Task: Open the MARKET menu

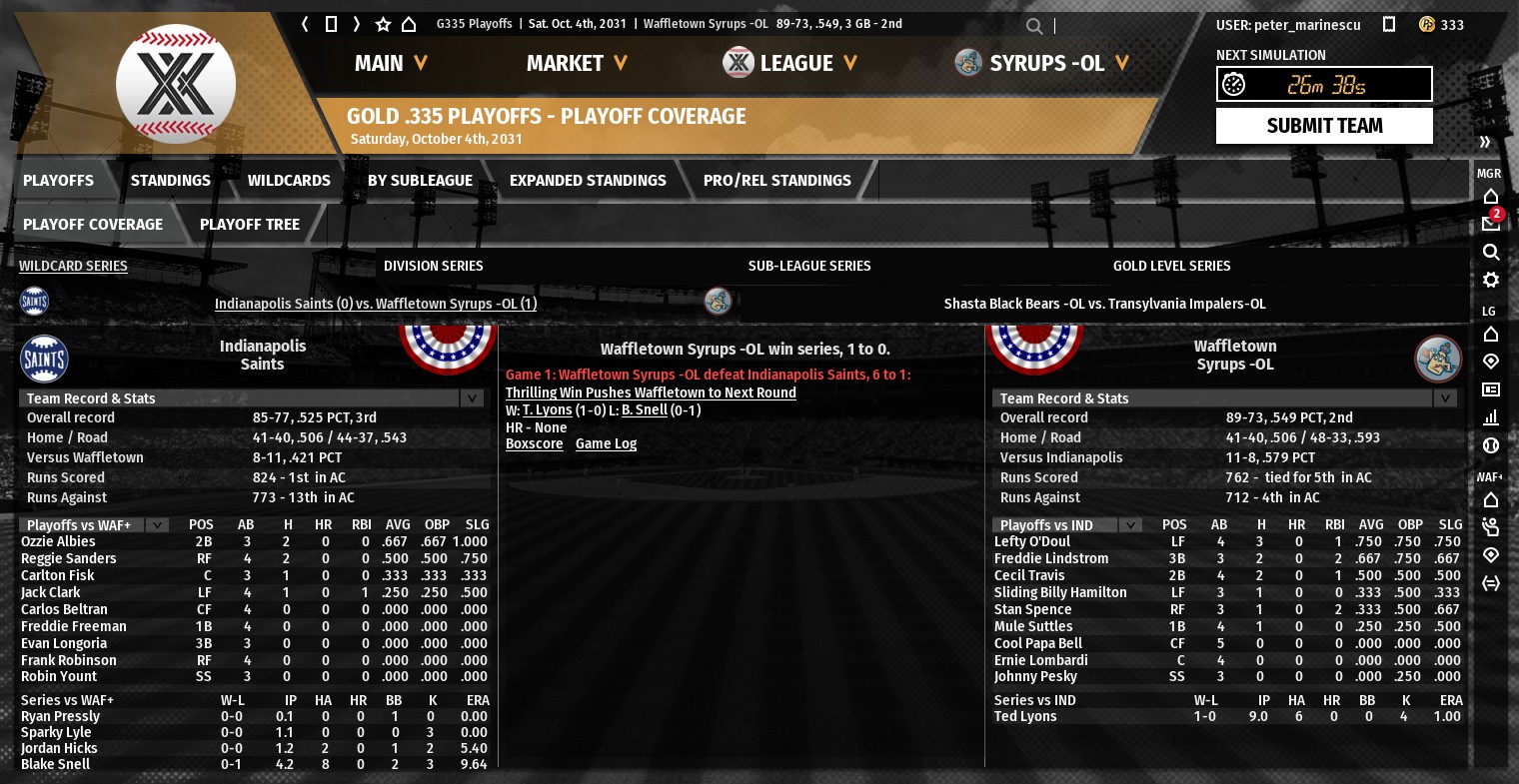Action: click(577, 63)
